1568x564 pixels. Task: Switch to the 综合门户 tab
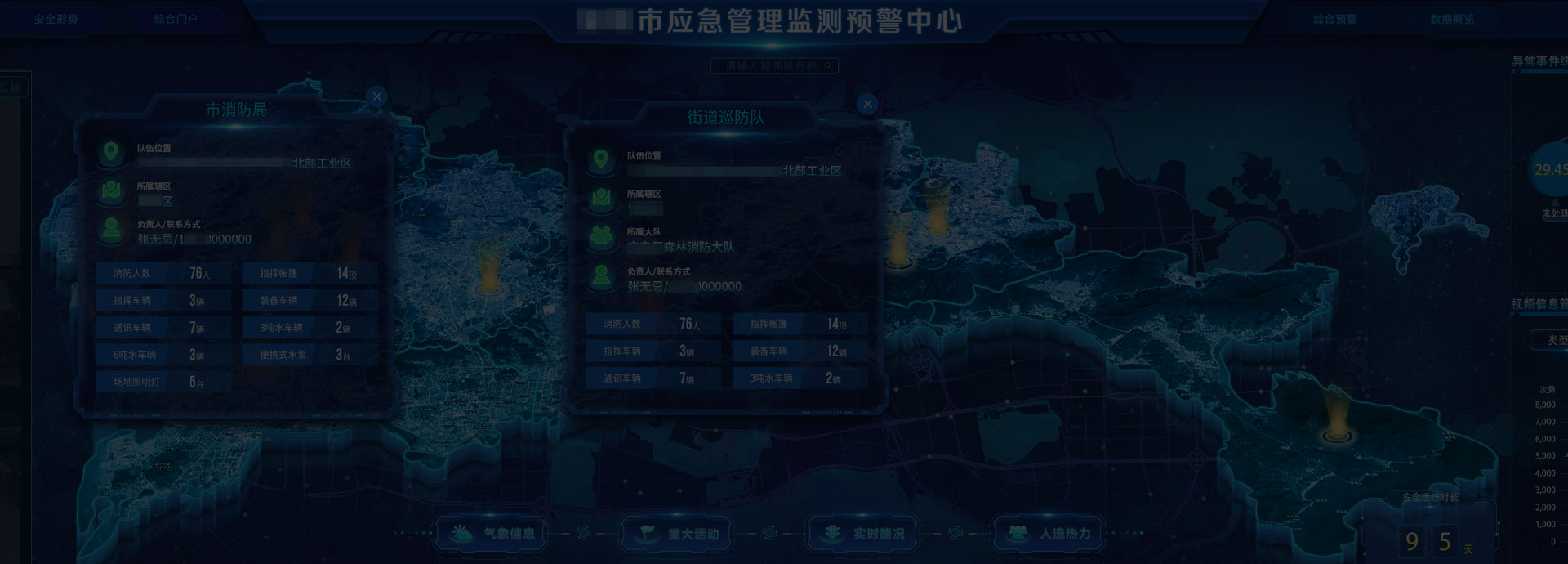pos(176,20)
